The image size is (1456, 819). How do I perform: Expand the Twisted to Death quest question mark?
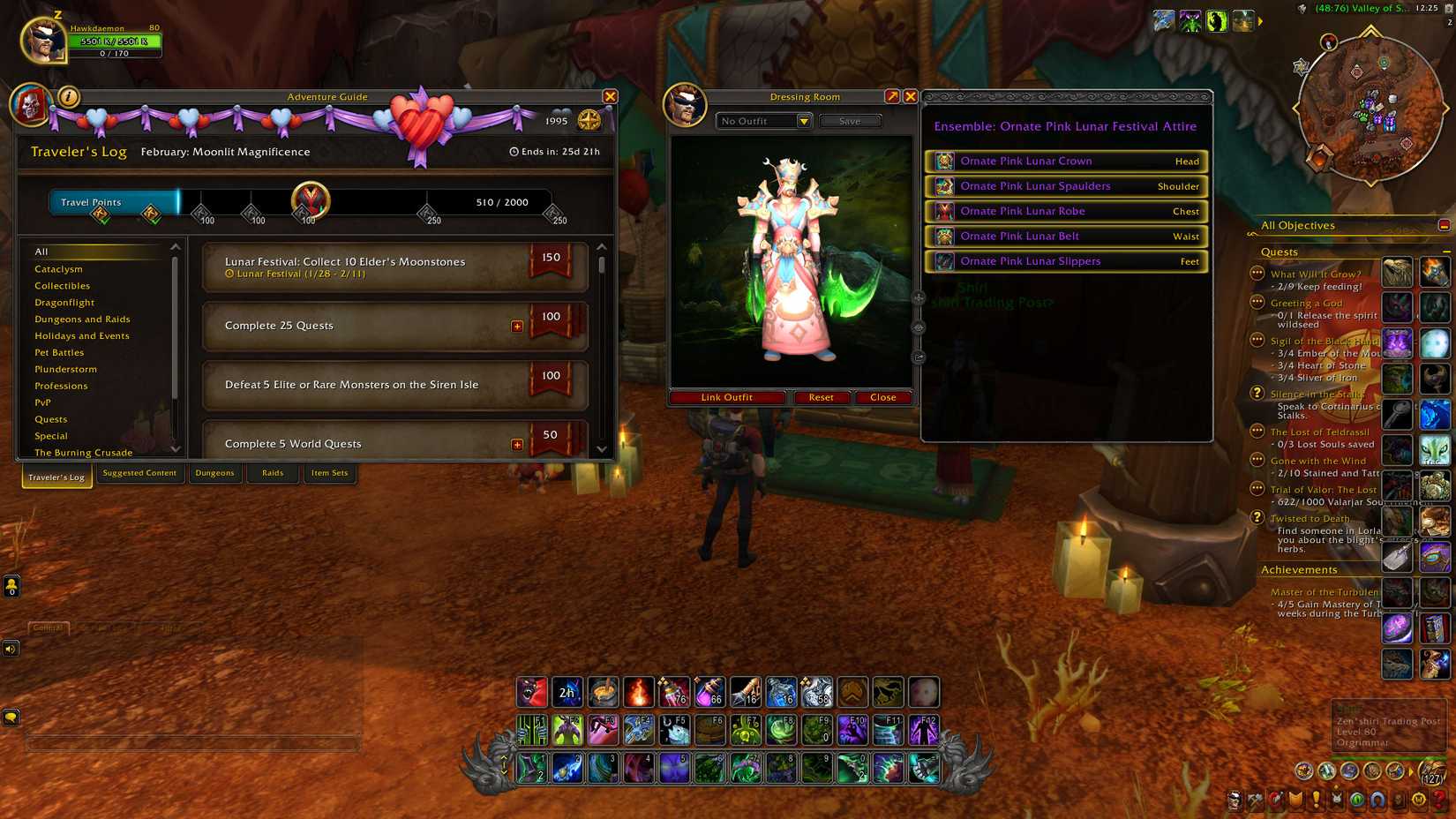1257,519
